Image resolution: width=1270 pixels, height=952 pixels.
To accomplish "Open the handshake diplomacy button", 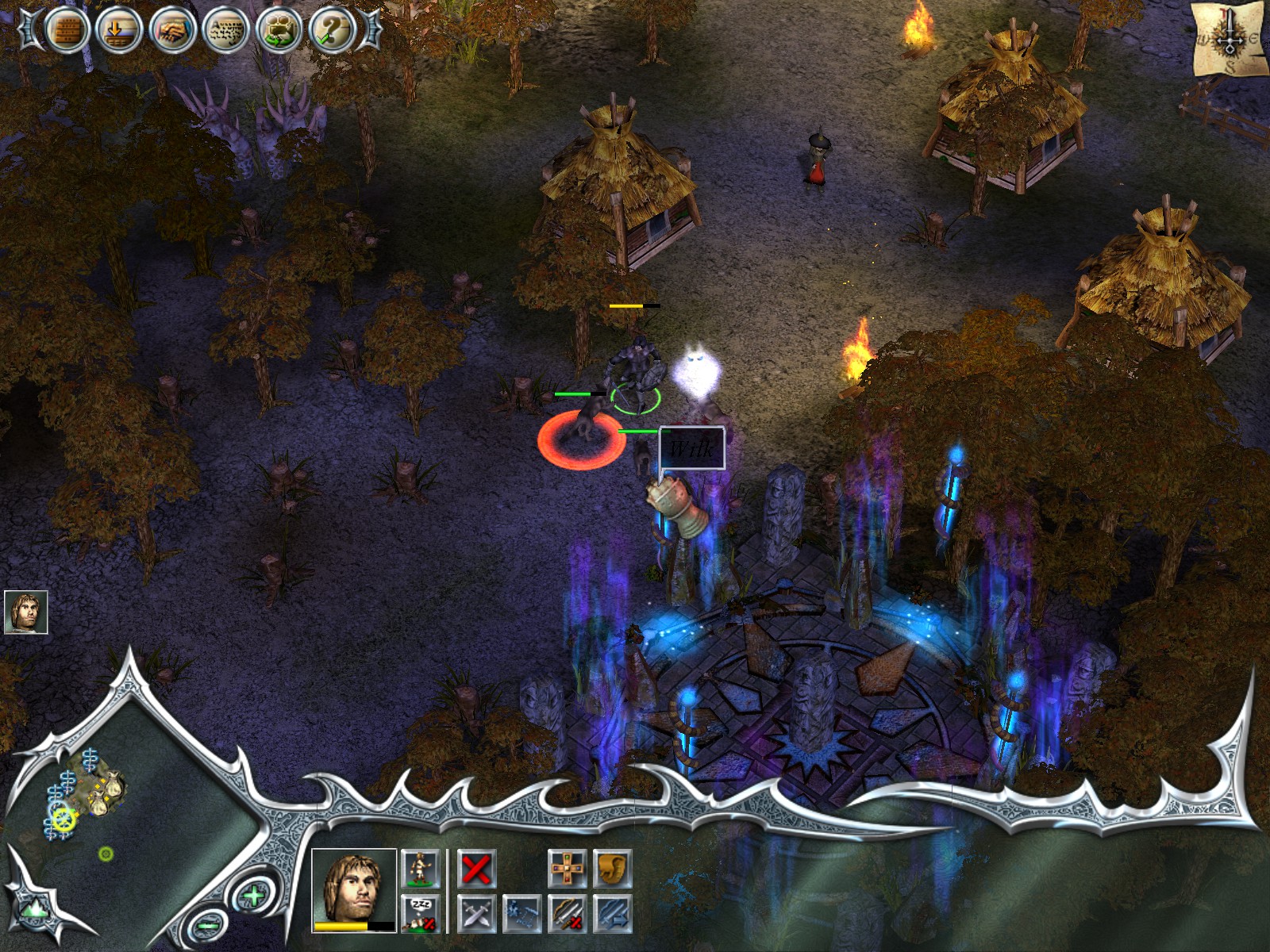I will 171,30.
